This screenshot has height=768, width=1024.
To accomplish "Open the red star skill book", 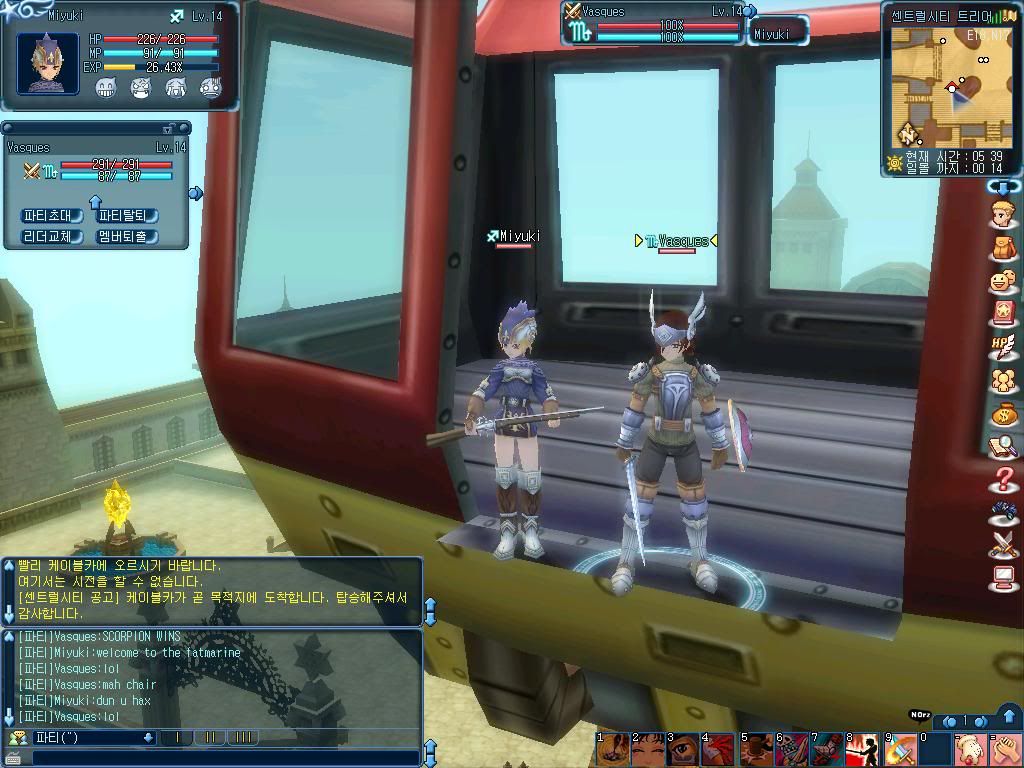I will pos(1002,313).
